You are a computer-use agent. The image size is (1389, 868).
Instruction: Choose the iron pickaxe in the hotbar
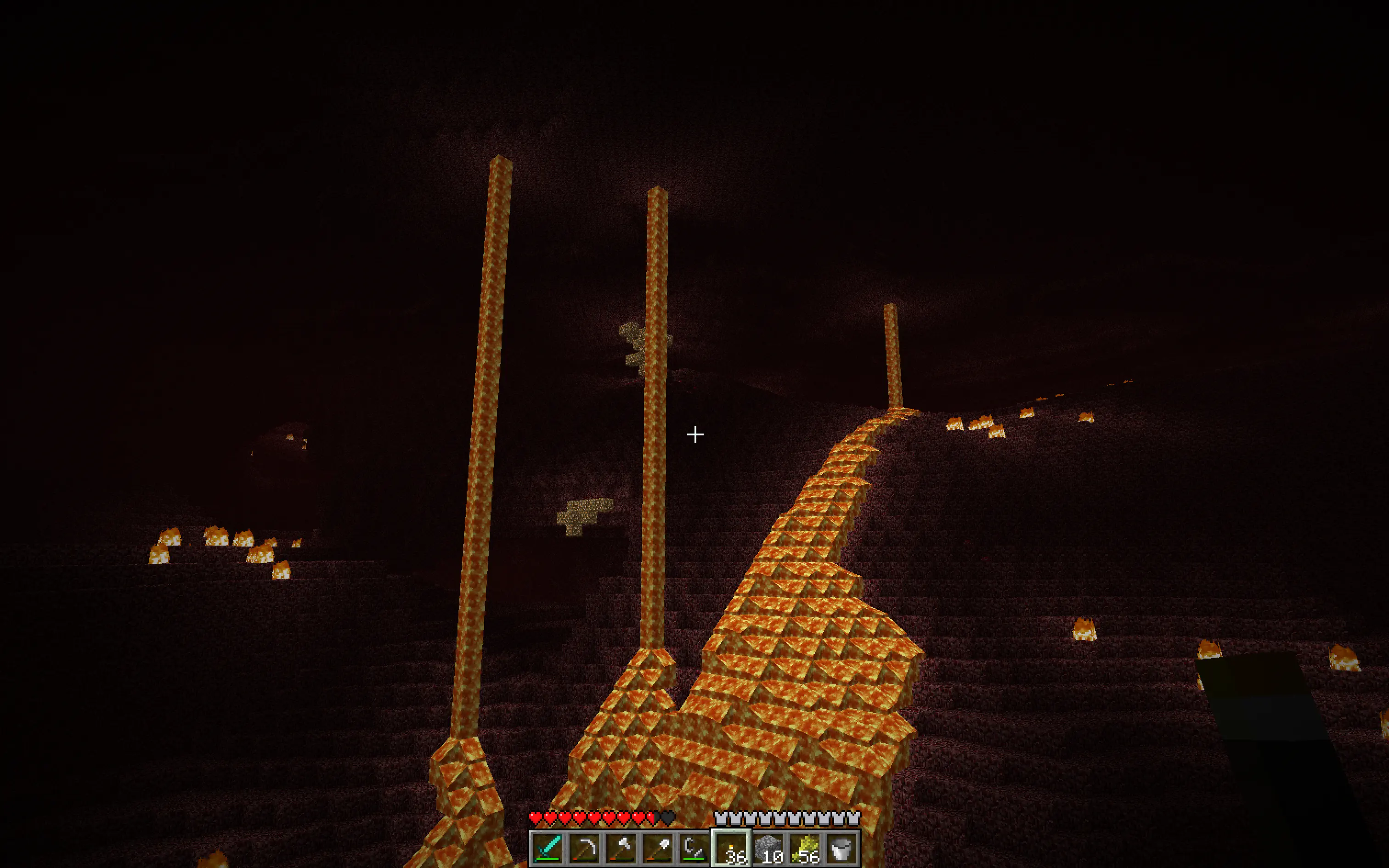[x=584, y=847]
